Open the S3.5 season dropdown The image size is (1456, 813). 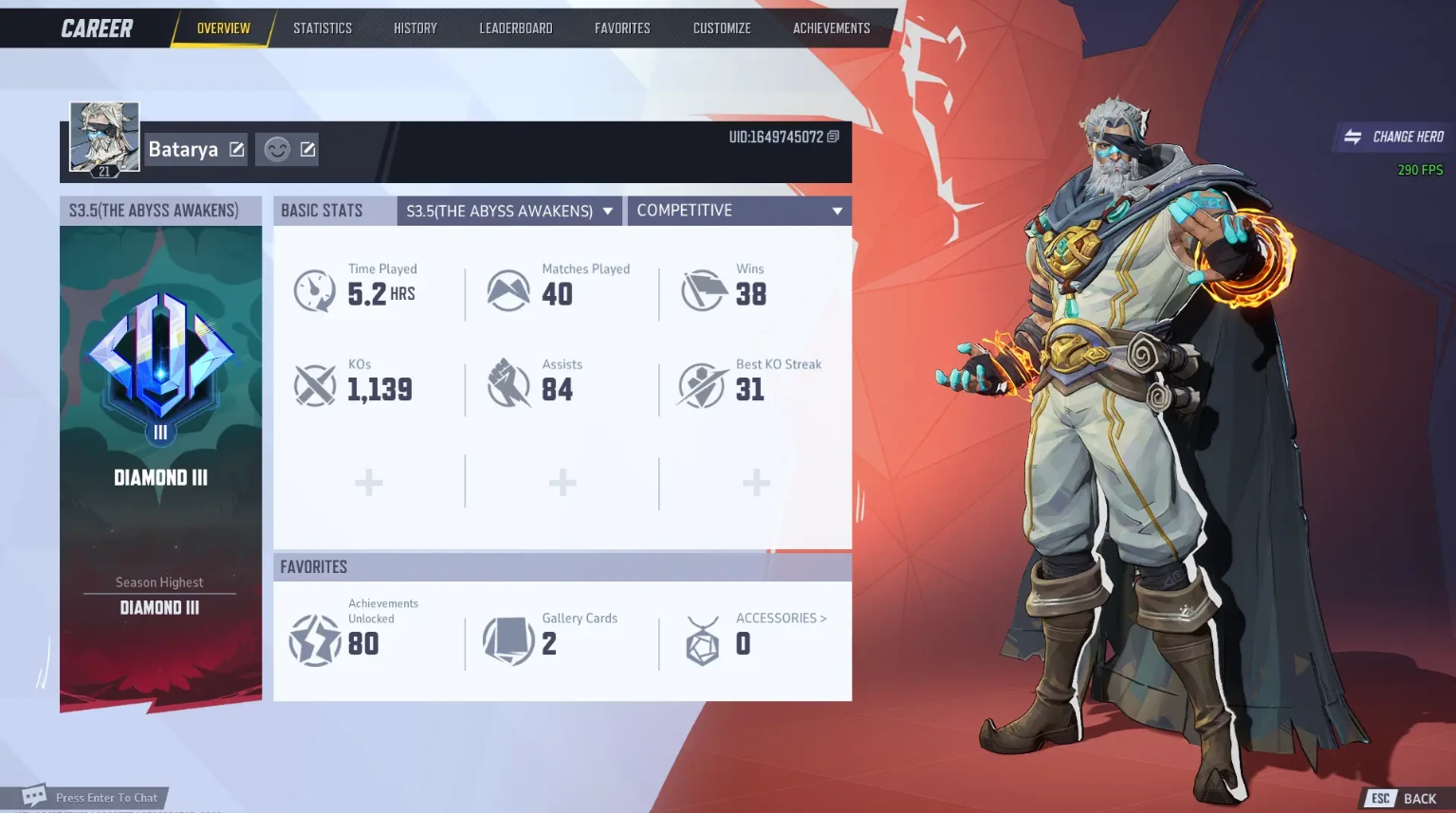click(509, 211)
